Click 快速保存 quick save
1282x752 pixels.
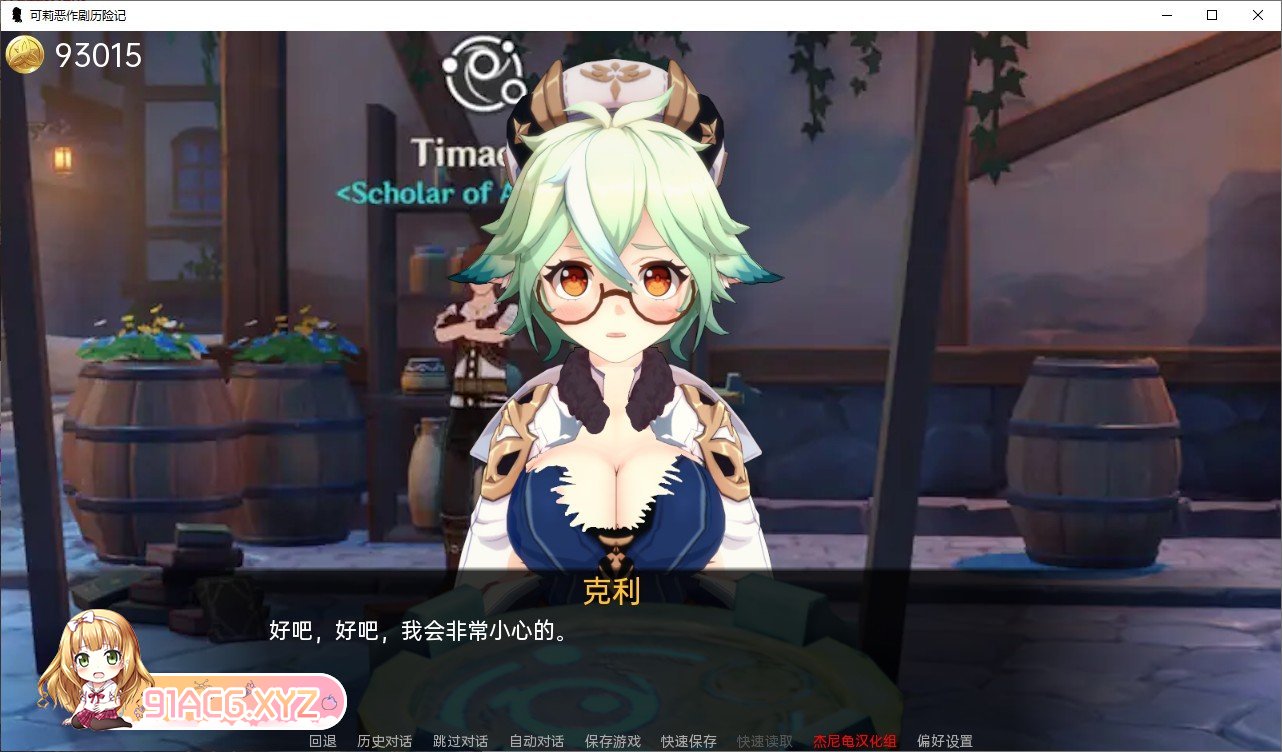pyautogui.click(x=688, y=742)
